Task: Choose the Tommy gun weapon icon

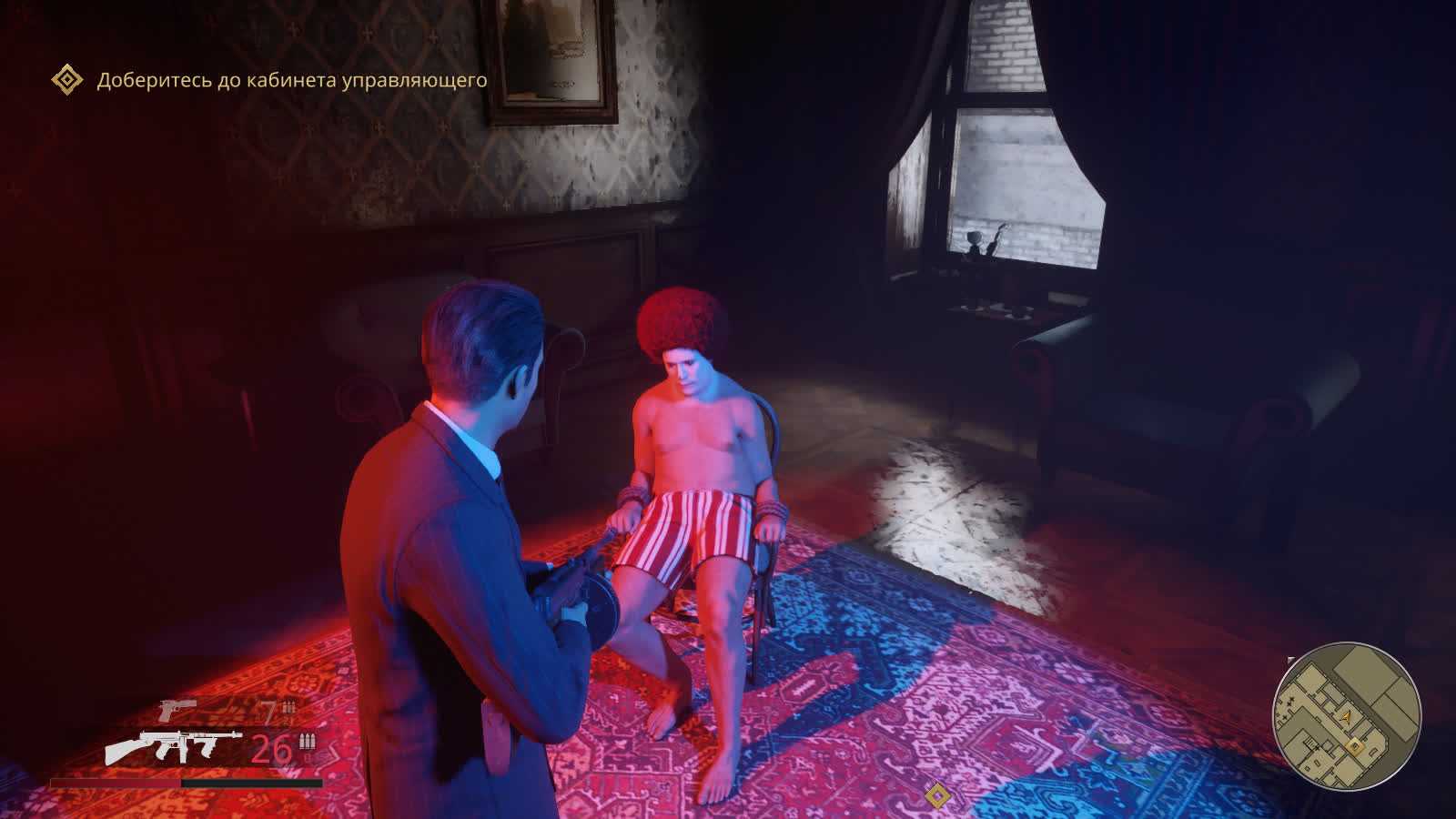Action: 173,748
